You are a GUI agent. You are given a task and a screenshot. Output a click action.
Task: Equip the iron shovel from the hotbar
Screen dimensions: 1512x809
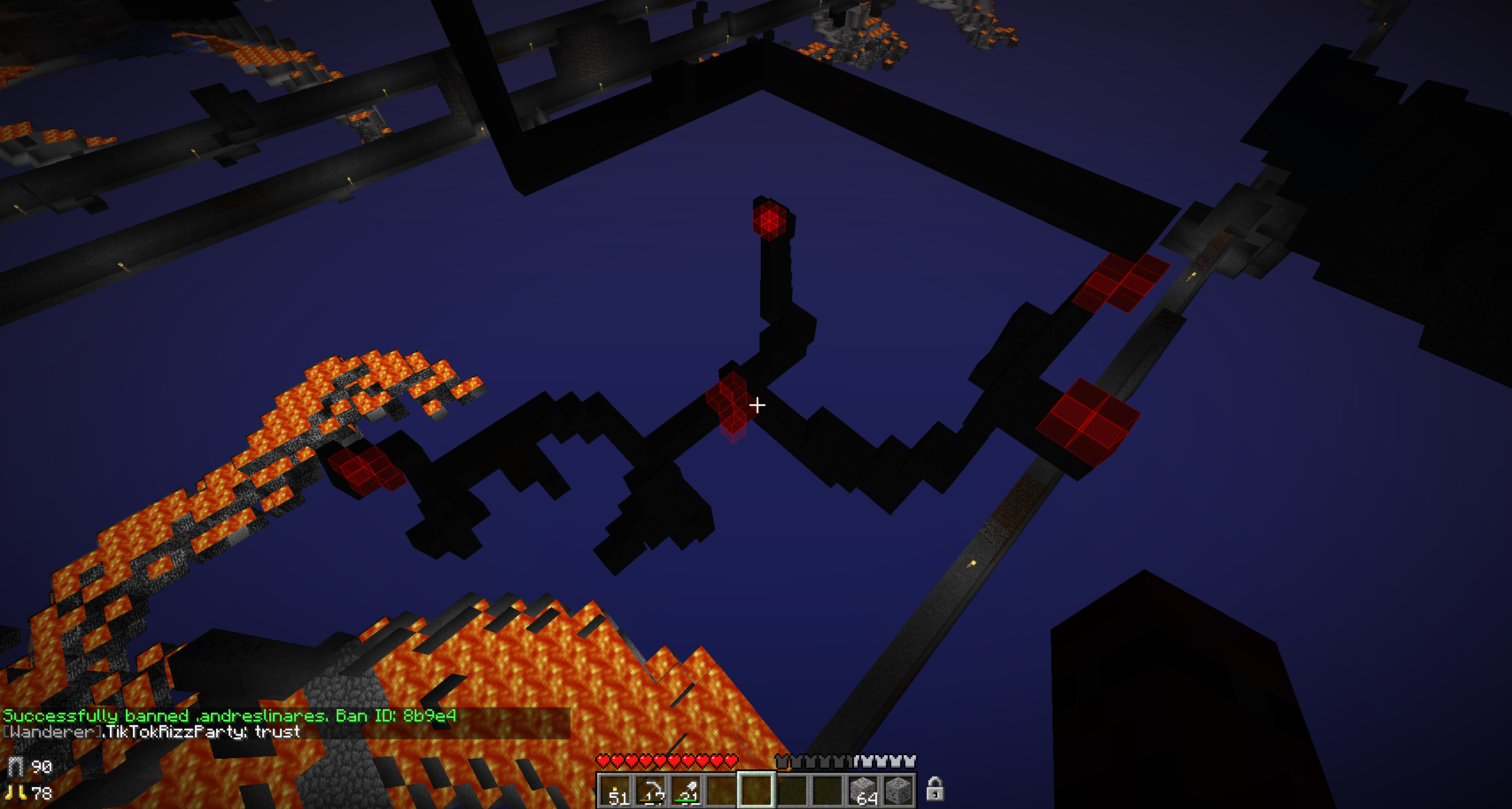click(x=686, y=790)
